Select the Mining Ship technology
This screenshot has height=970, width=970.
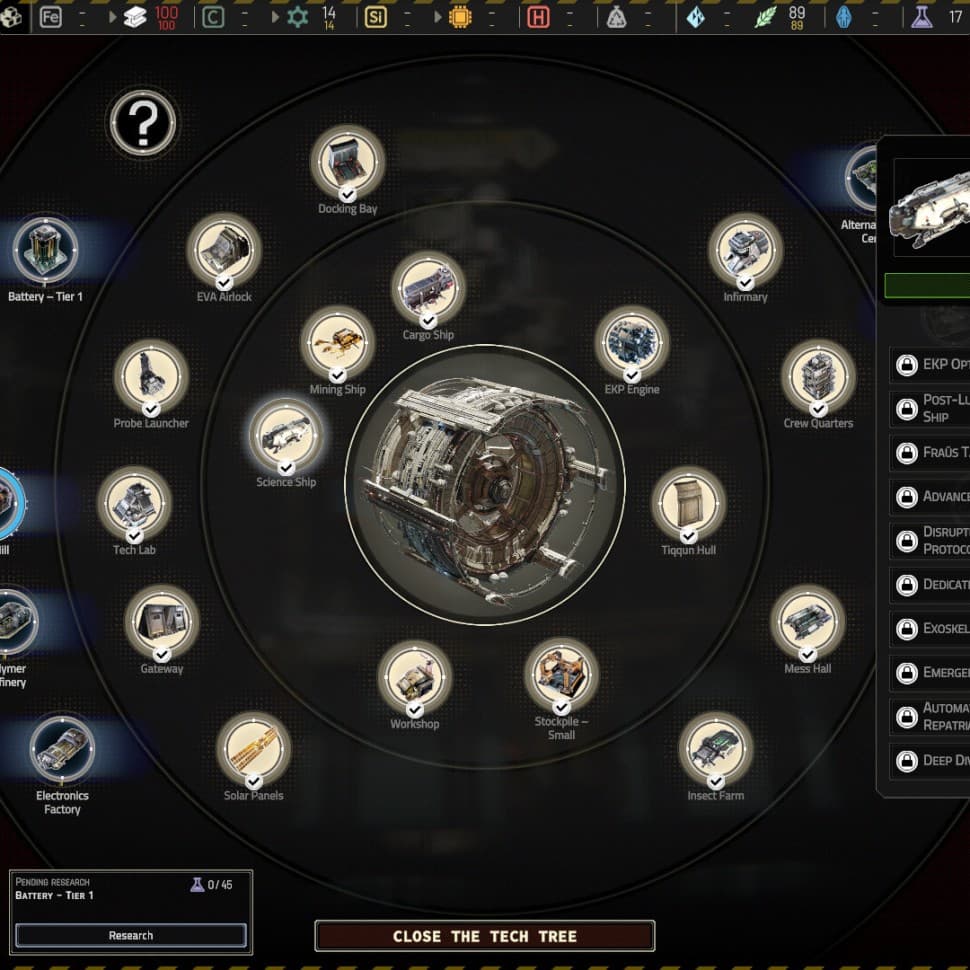click(x=338, y=343)
